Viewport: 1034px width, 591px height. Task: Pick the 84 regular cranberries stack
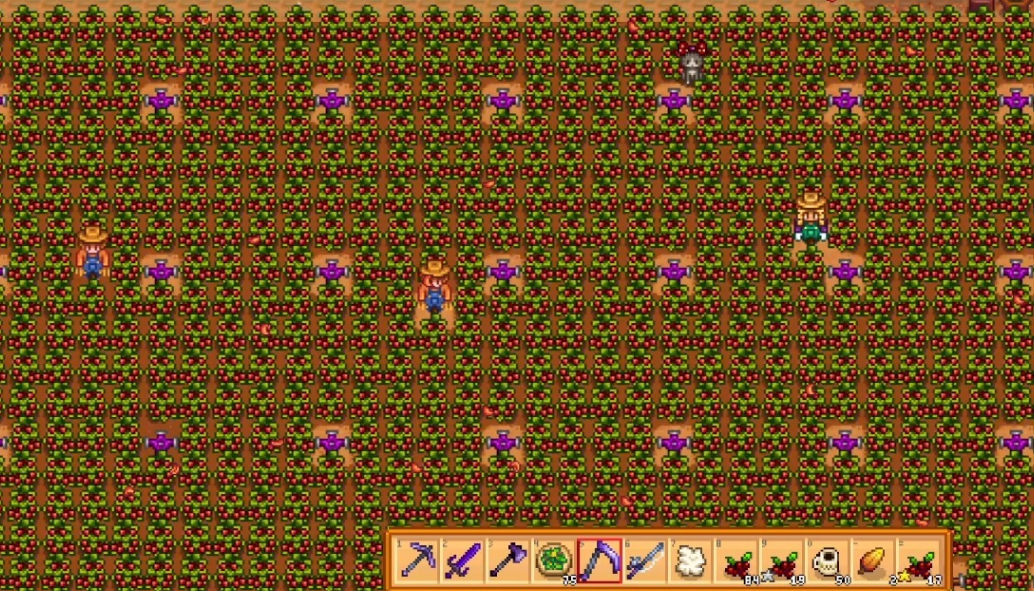737,560
